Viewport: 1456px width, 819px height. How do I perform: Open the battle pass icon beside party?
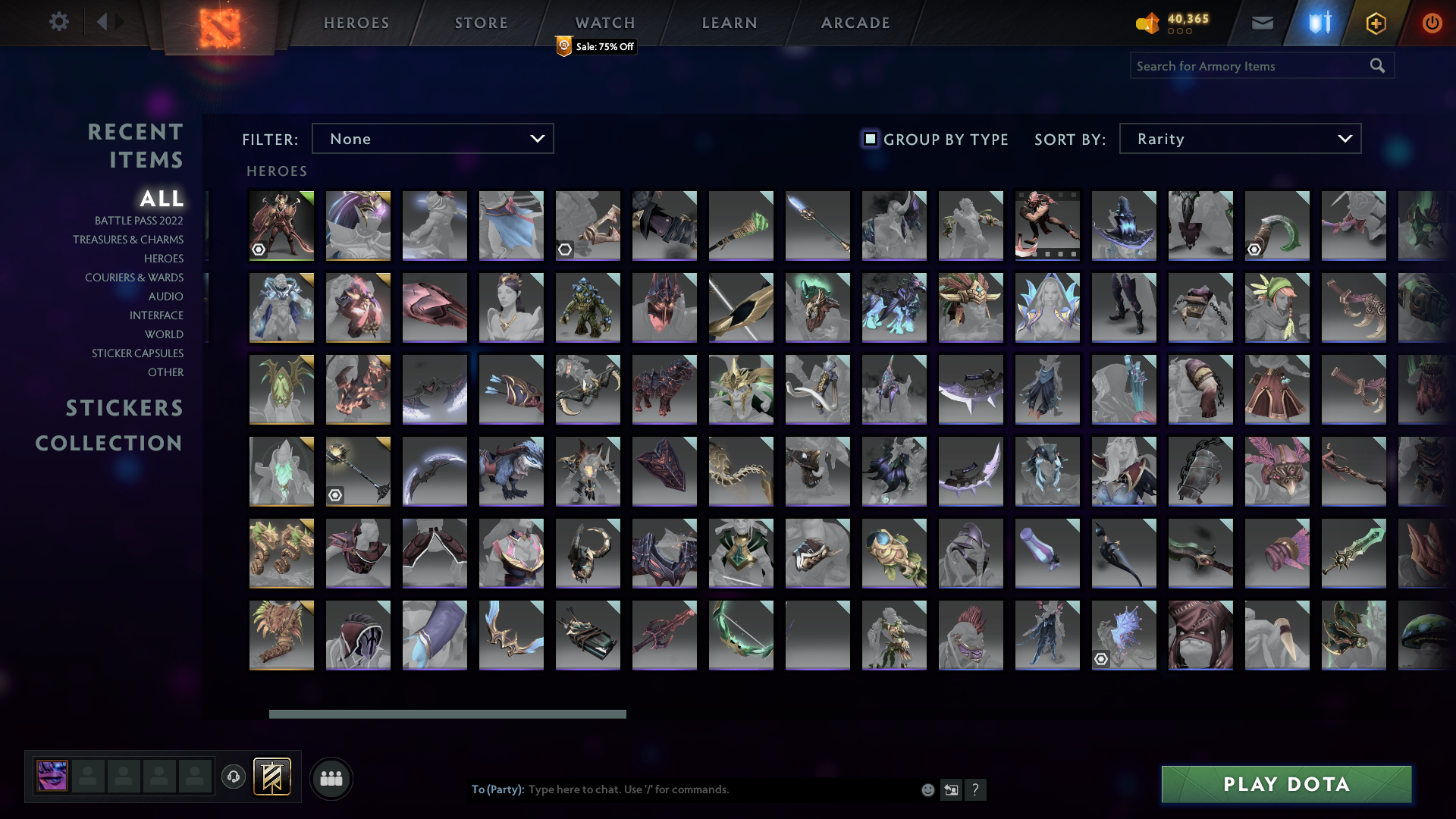click(271, 777)
